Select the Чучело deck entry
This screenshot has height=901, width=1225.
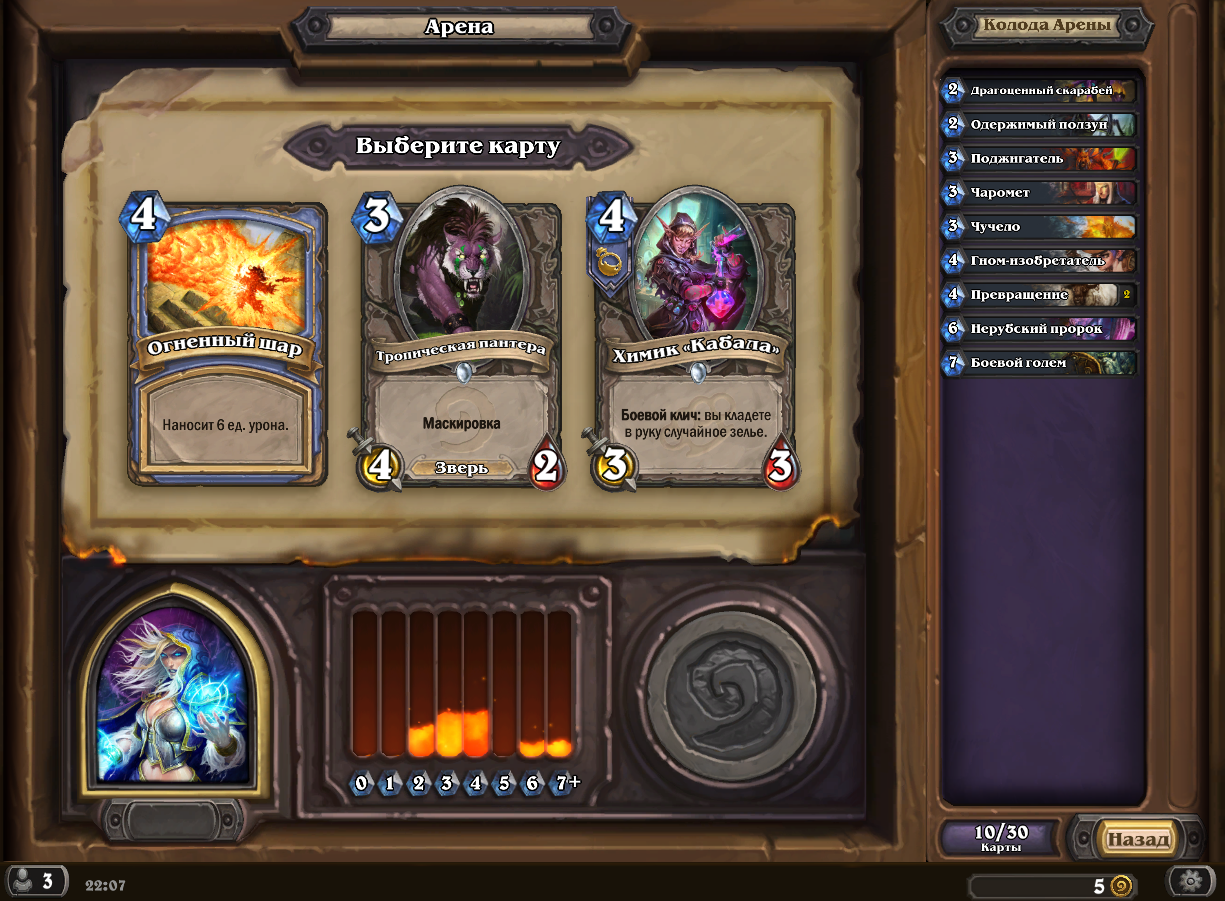tap(1040, 226)
